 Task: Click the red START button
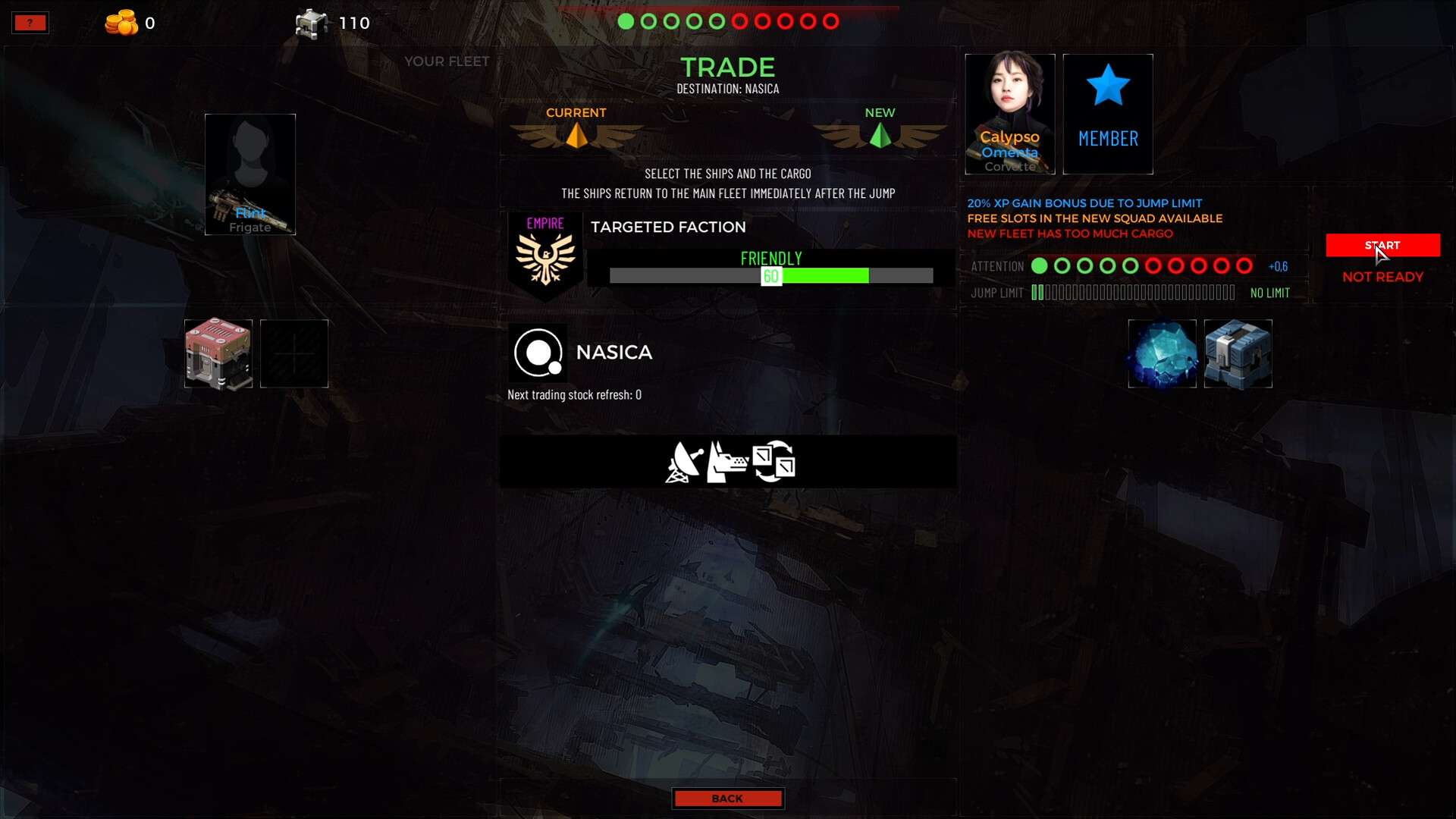1382,245
